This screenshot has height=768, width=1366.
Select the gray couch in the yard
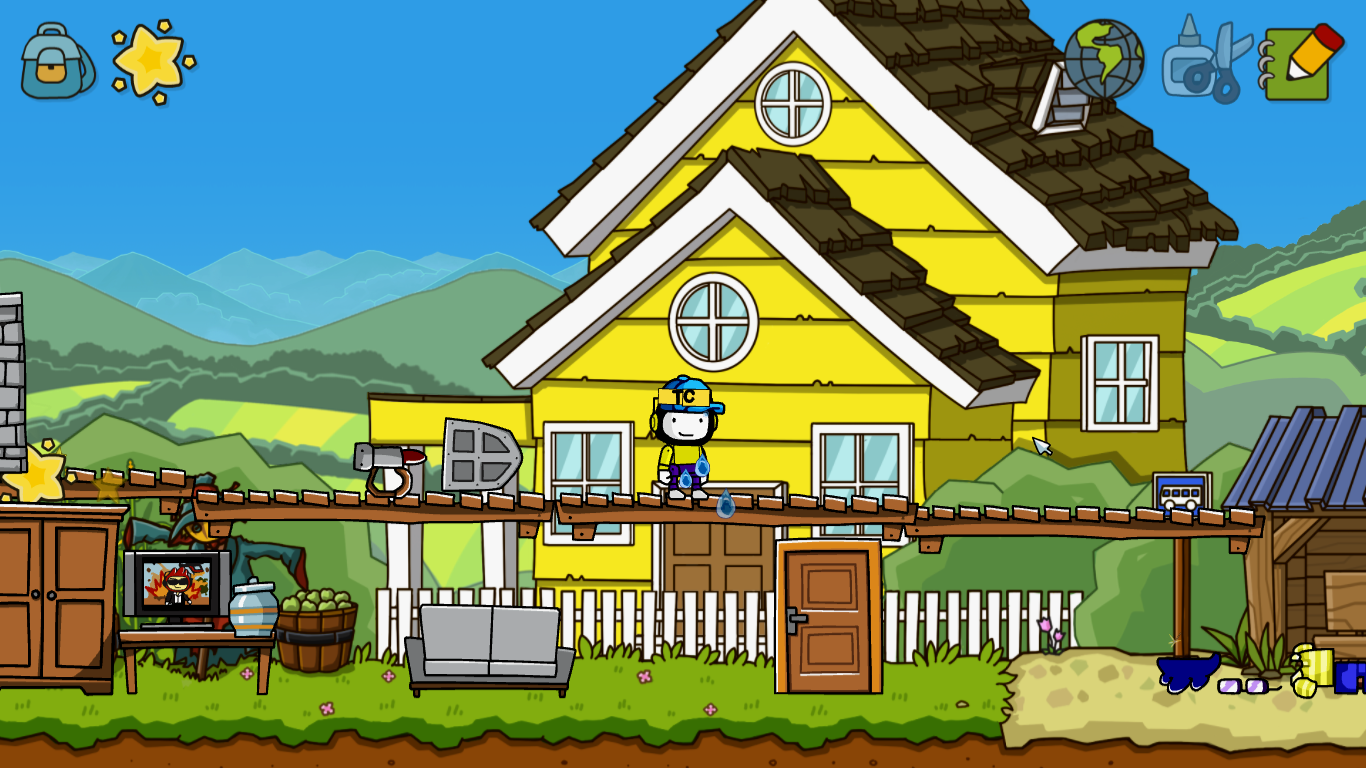[x=488, y=640]
